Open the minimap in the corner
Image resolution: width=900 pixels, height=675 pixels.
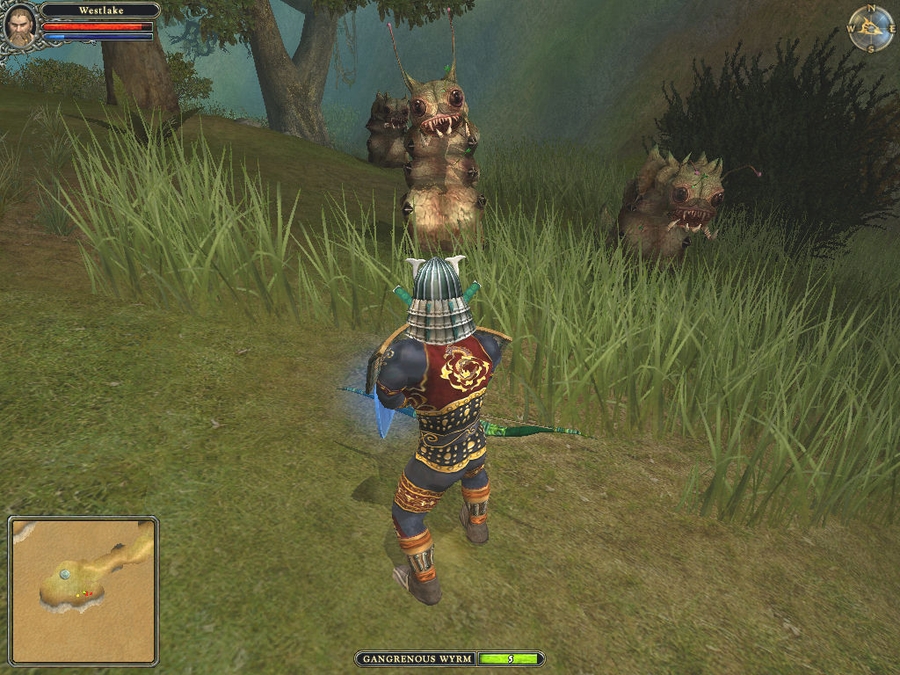(84, 590)
